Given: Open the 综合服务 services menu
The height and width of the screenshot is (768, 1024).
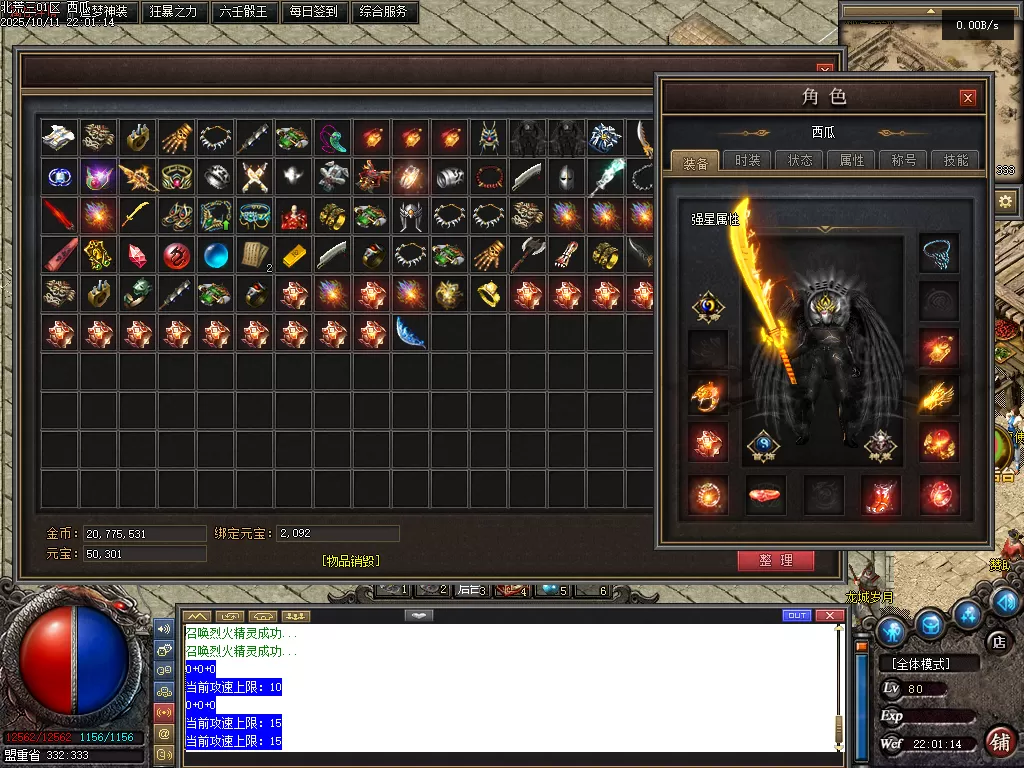Looking at the screenshot, I should [x=382, y=13].
